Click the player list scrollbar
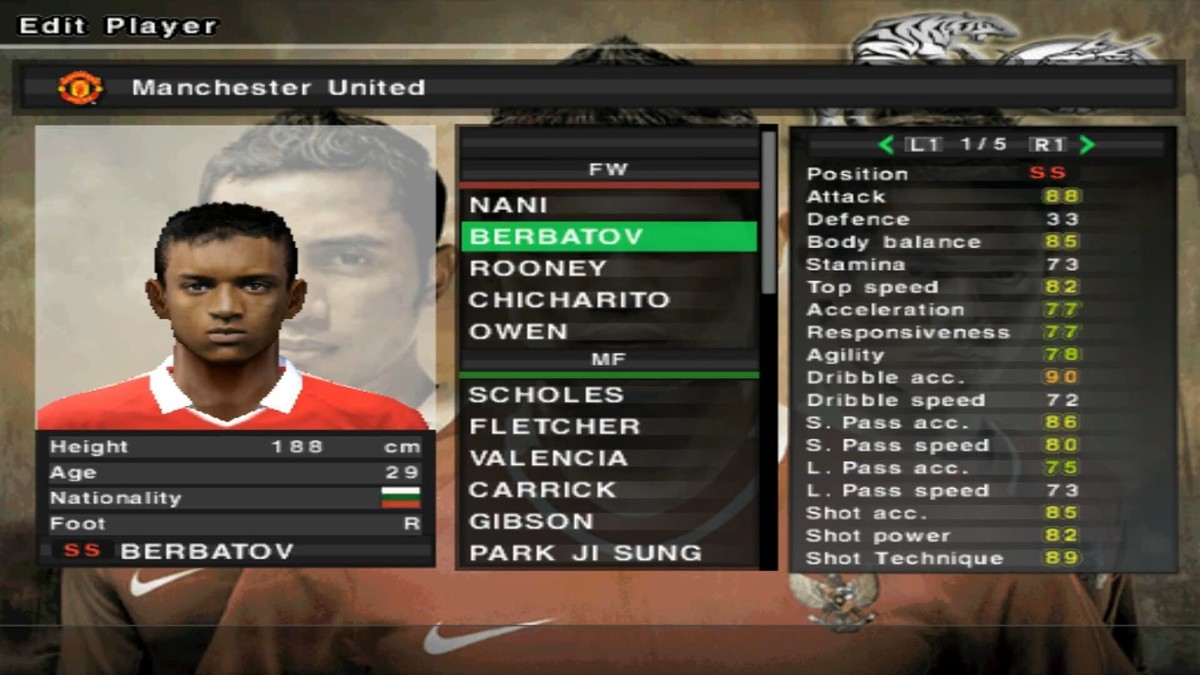 (x=768, y=212)
